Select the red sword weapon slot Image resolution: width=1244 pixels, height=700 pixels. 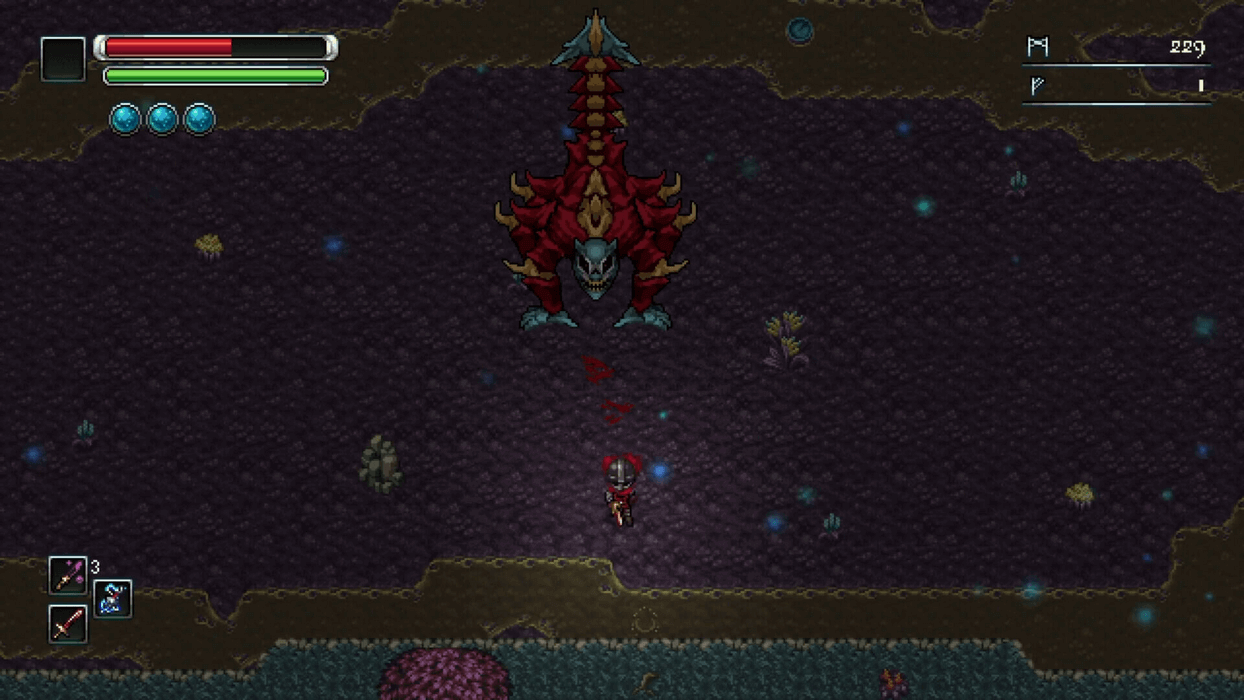[68, 624]
